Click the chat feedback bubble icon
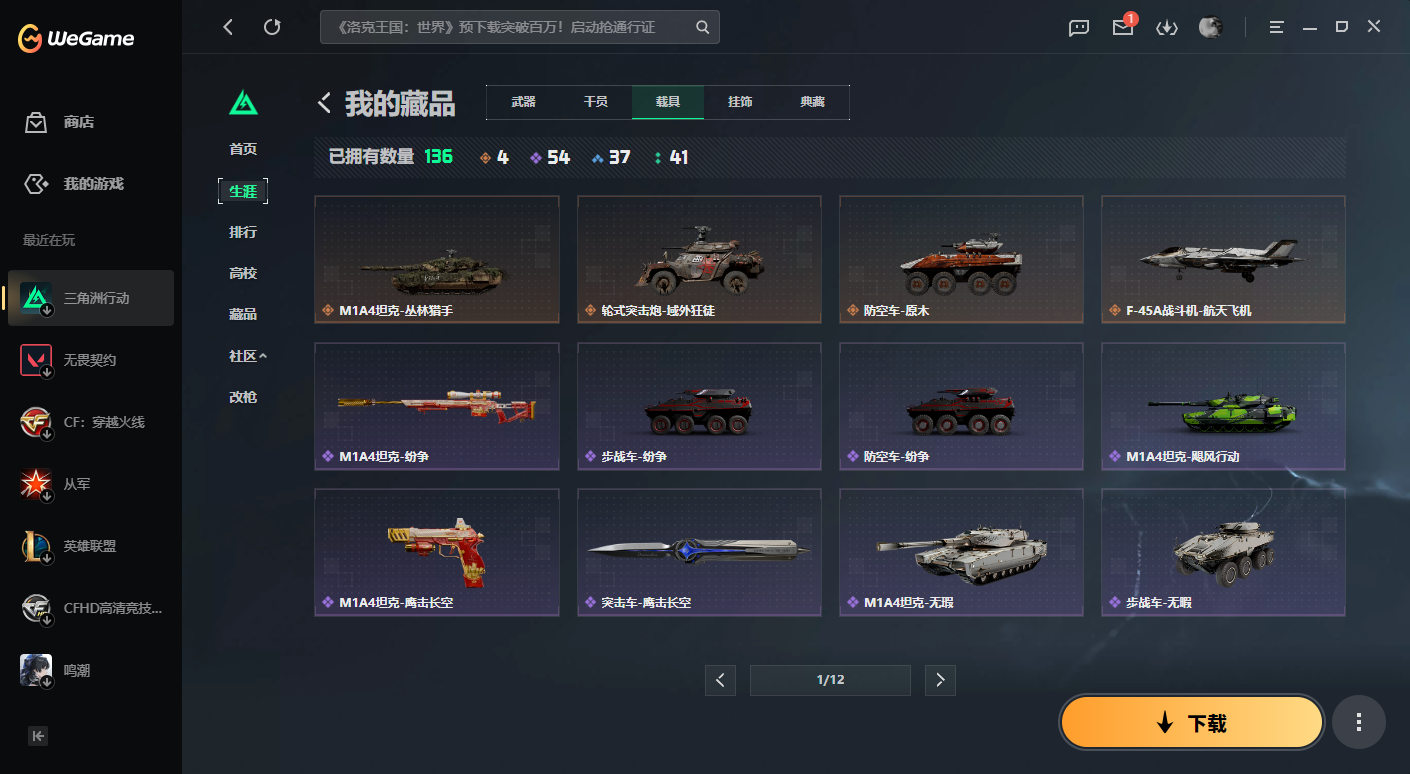The height and width of the screenshot is (774, 1410). tap(1078, 27)
